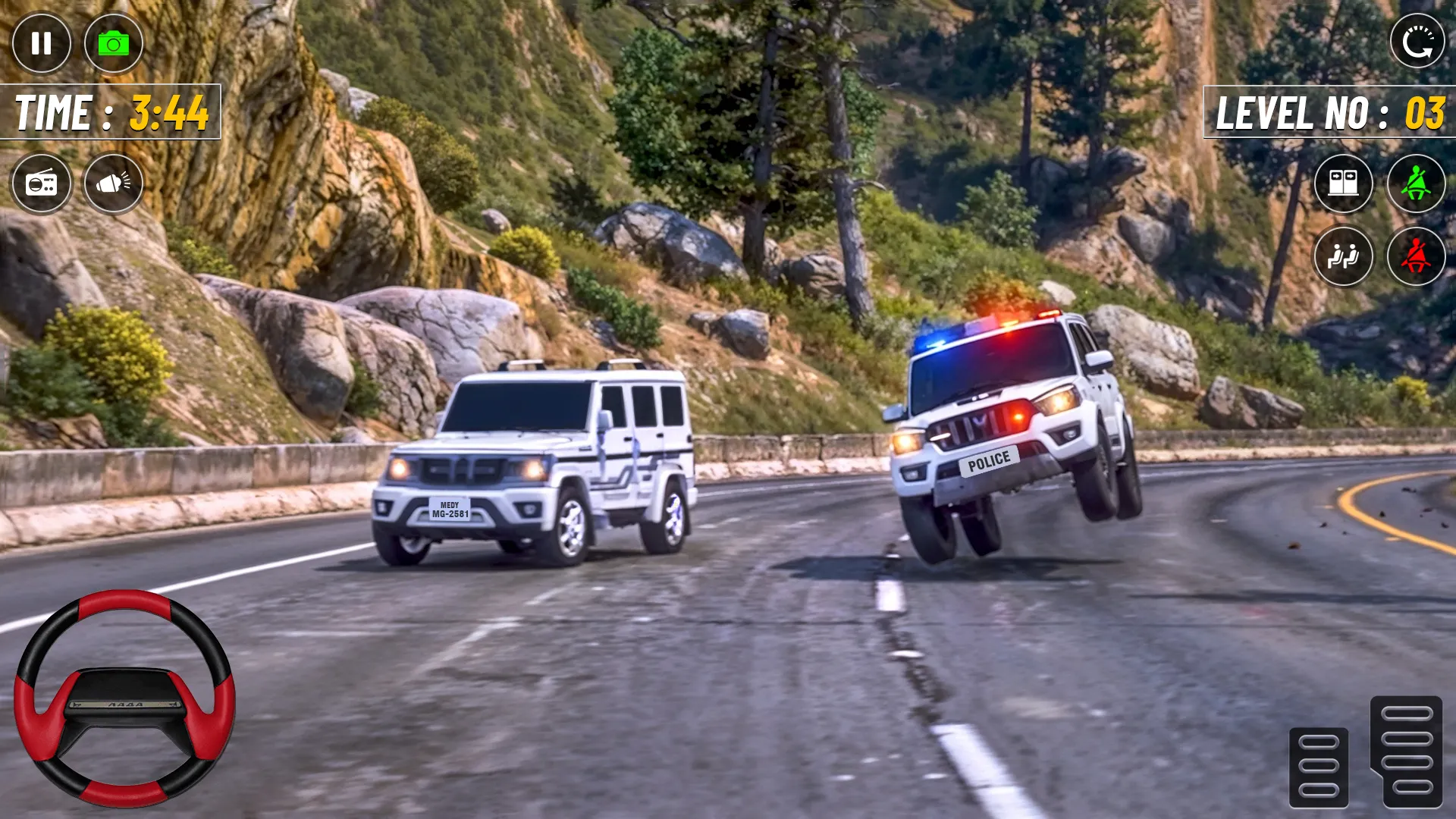This screenshot has height=819, width=1456.
Task: Tap the green camera button
Action: coord(114,43)
